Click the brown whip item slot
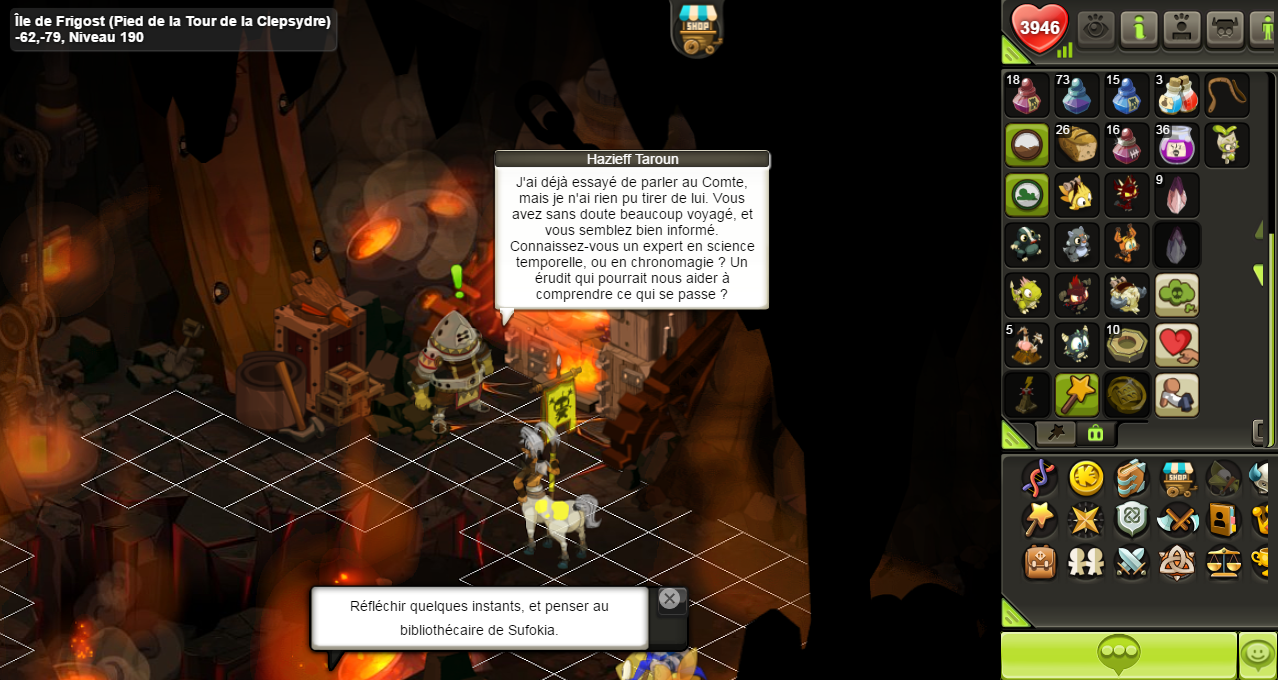 pos(1227,95)
